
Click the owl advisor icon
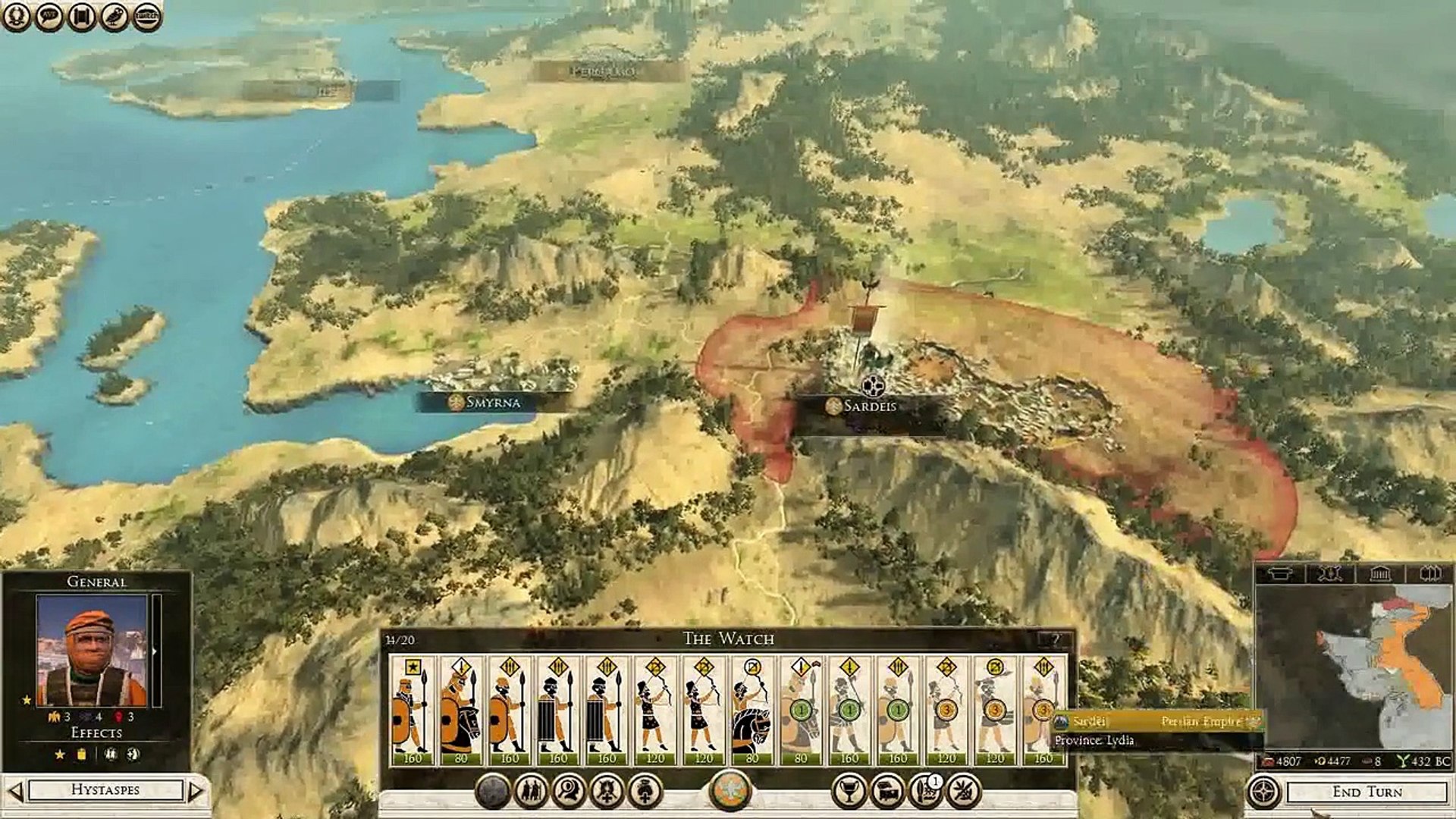coord(114,16)
